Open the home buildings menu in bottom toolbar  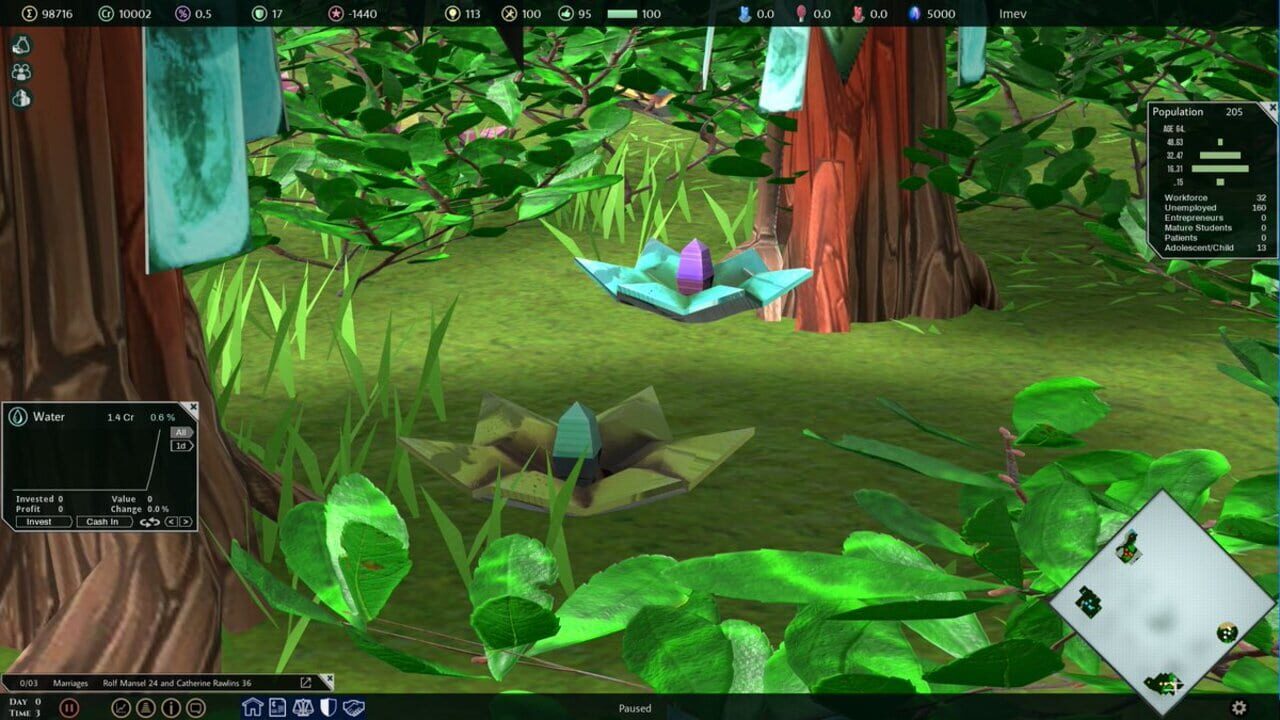(252, 707)
